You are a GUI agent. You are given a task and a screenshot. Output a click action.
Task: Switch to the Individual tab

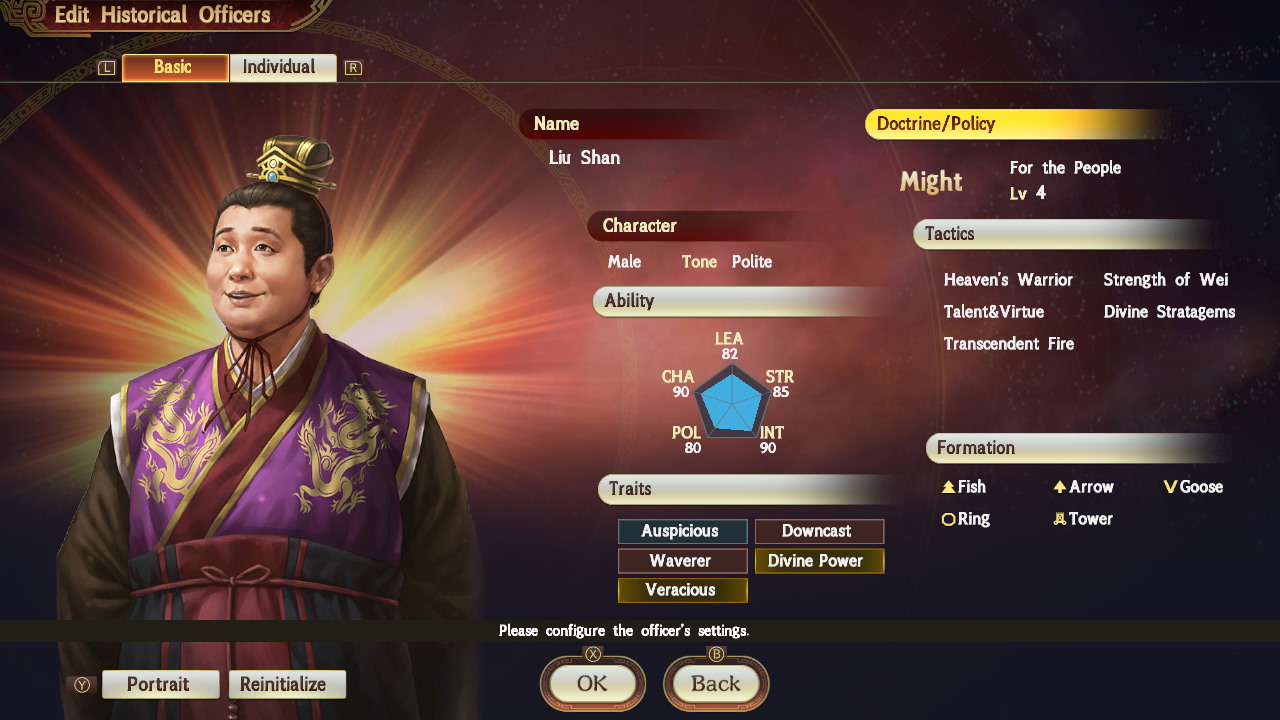(x=283, y=67)
